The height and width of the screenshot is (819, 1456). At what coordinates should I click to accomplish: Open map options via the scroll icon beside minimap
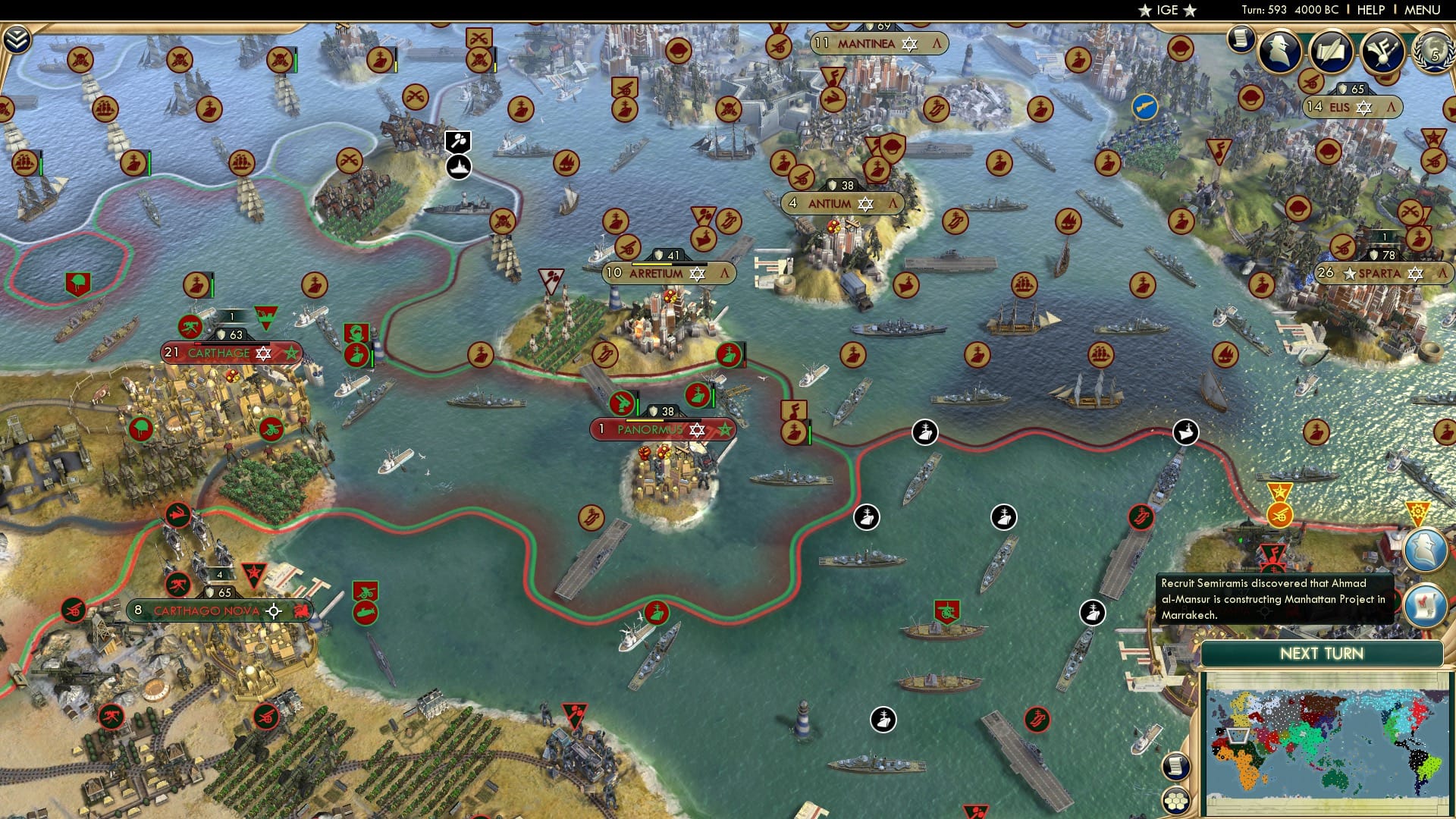tap(1176, 767)
